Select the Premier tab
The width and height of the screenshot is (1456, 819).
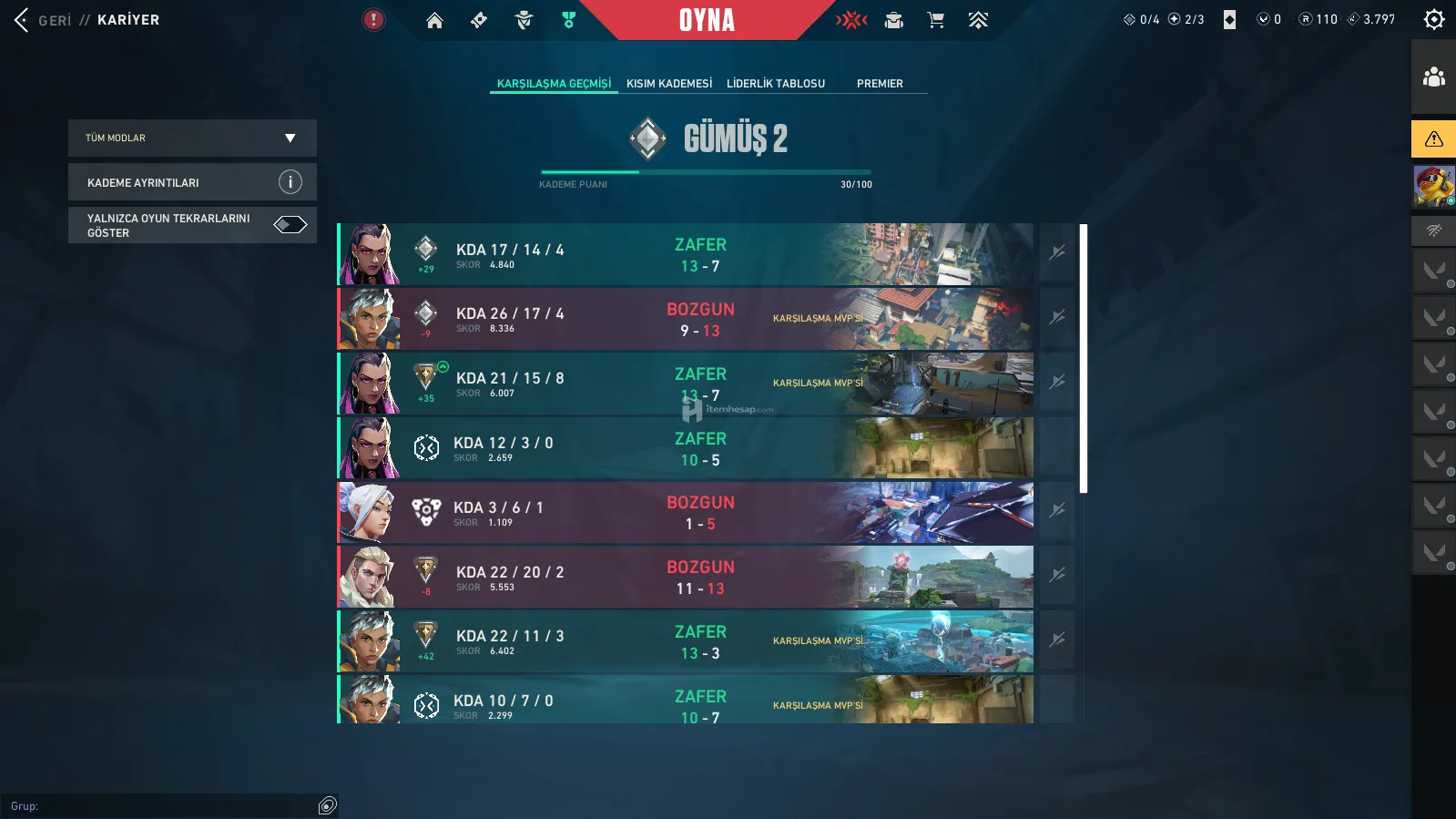880,84
